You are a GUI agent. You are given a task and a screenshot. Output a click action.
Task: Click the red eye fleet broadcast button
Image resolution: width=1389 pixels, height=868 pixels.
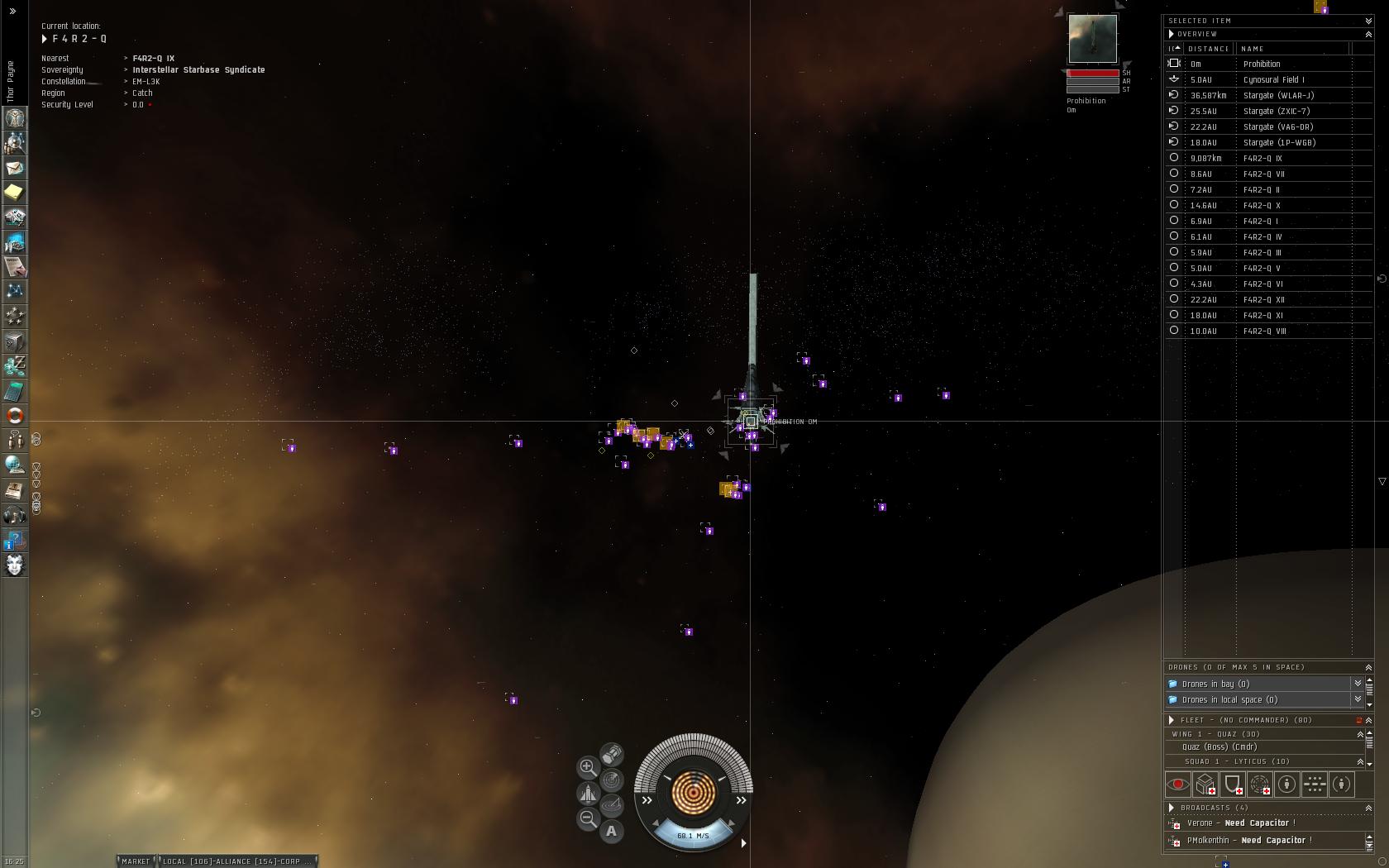click(x=1178, y=784)
